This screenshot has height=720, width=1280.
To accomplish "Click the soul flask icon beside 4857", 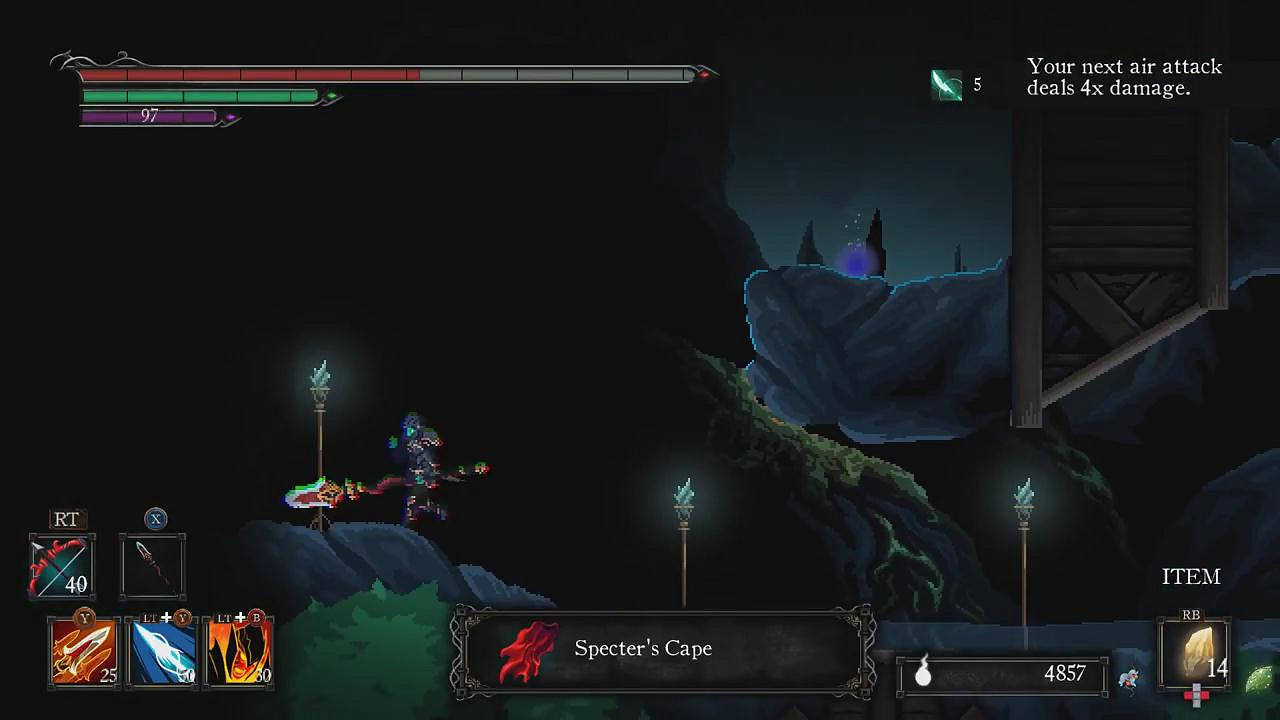I will (x=925, y=674).
